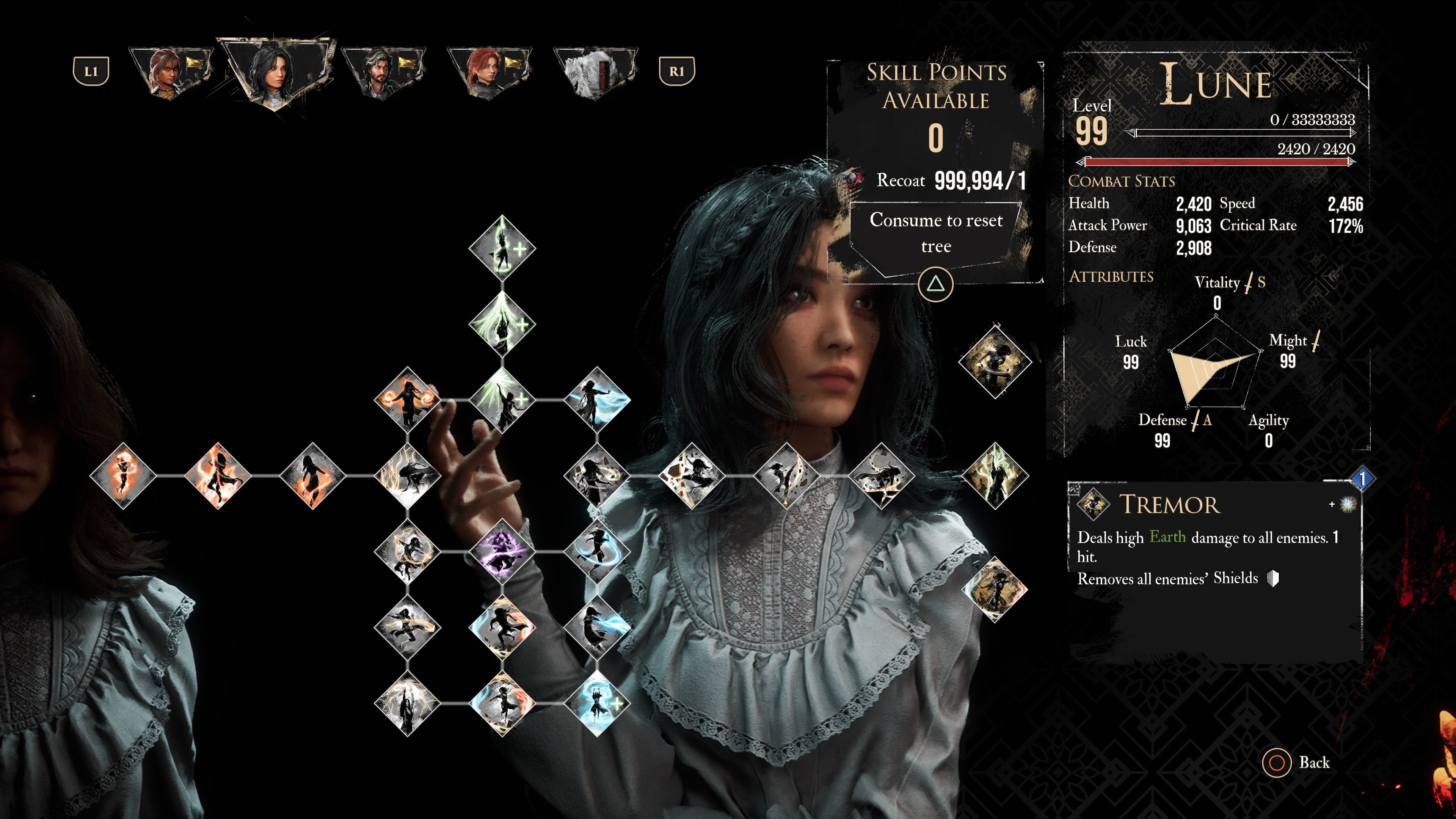Click the Consume to reset tree button
Screen dimensions: 1456x819
(936, 233)
